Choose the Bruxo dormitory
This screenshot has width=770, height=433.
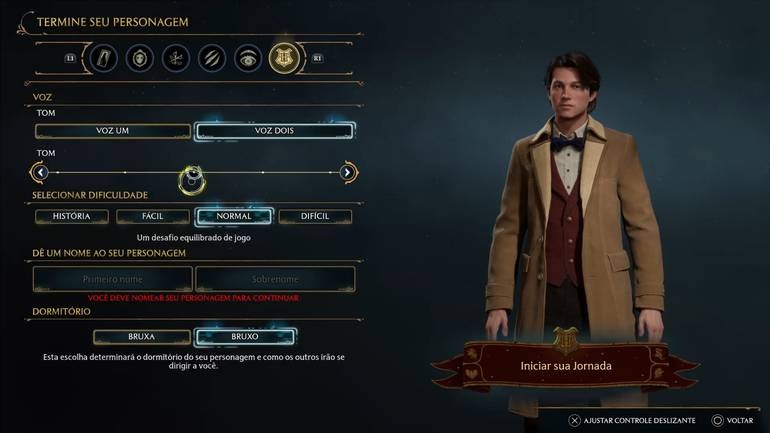pyautogui.click(x=245, y=337)
